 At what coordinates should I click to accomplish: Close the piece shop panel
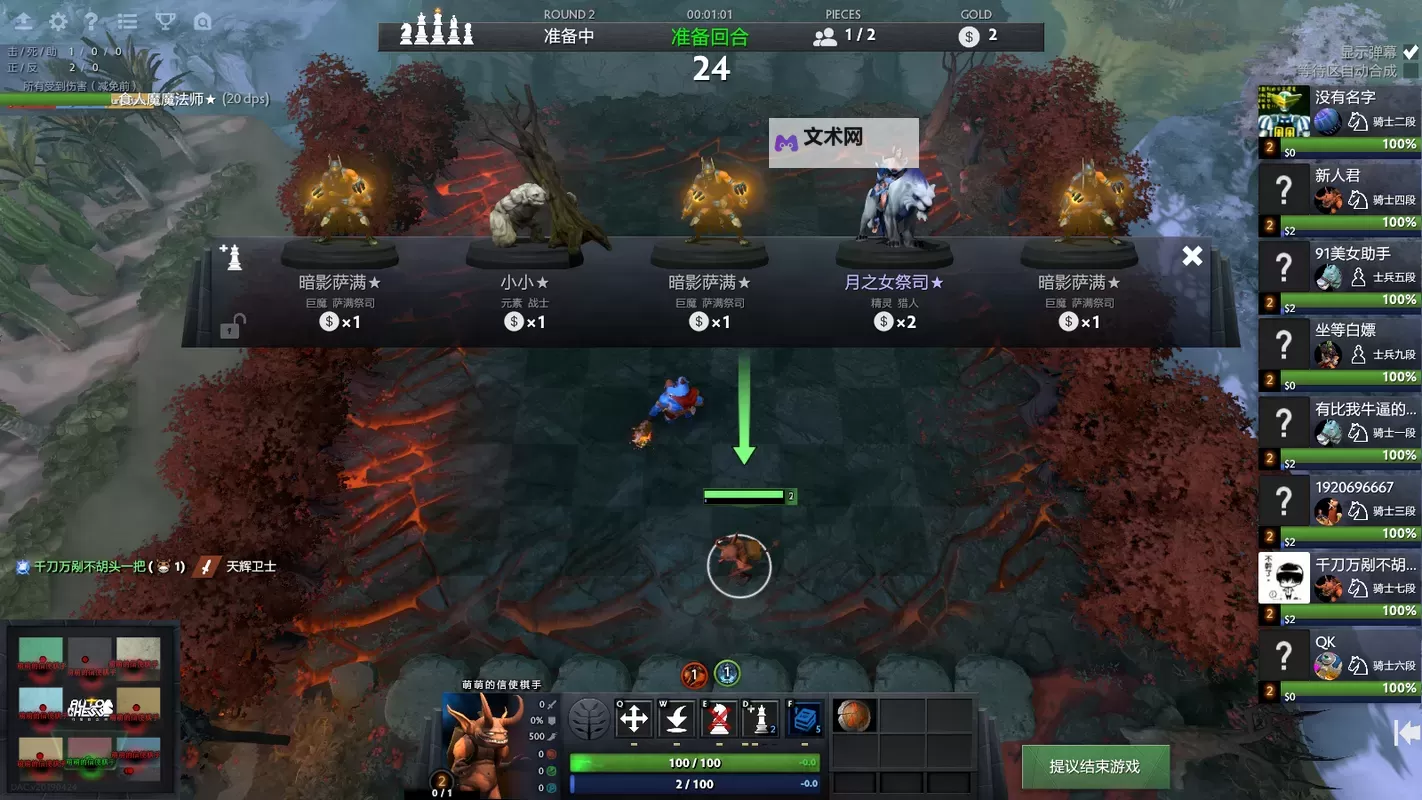click(x=1192, y=256)
